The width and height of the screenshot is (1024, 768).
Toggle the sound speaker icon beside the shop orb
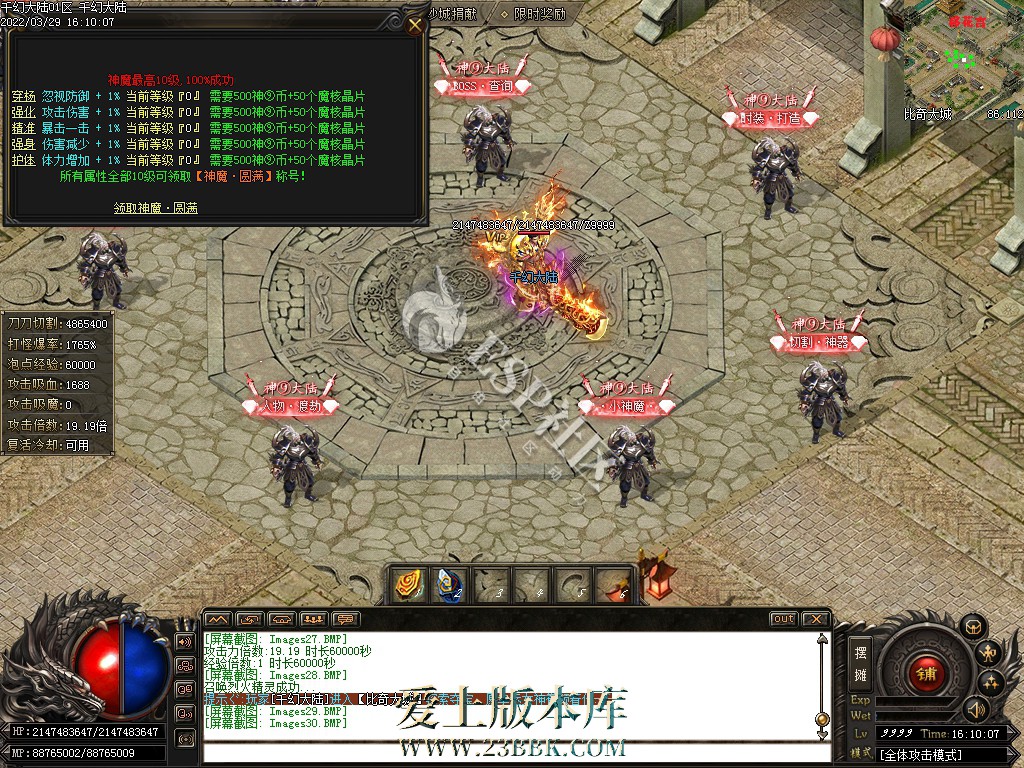click(974, 709)
